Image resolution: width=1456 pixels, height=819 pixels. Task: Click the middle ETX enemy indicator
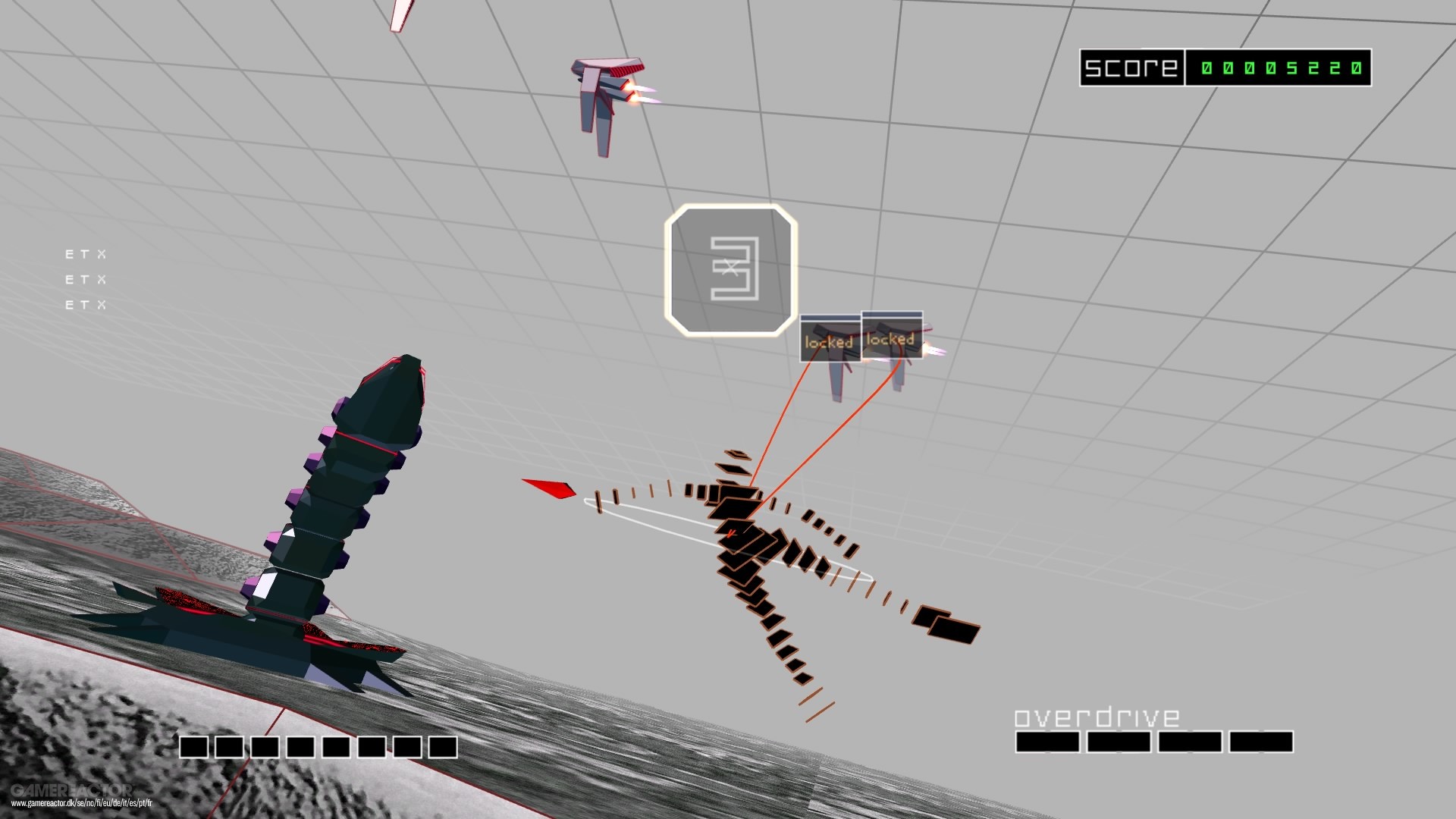[85, 279]
